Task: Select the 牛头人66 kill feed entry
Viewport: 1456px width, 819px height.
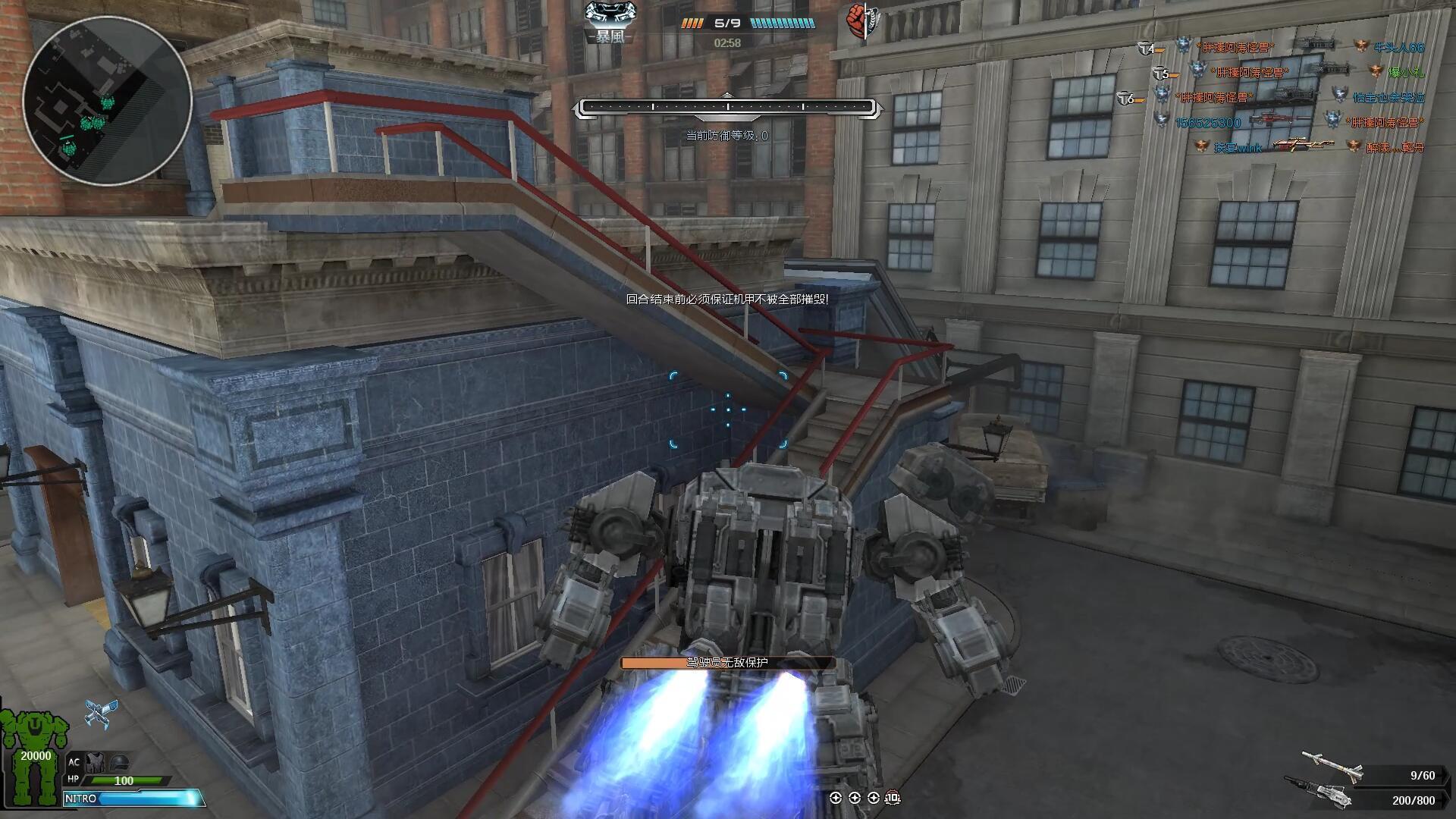Action: [1398, 48]
